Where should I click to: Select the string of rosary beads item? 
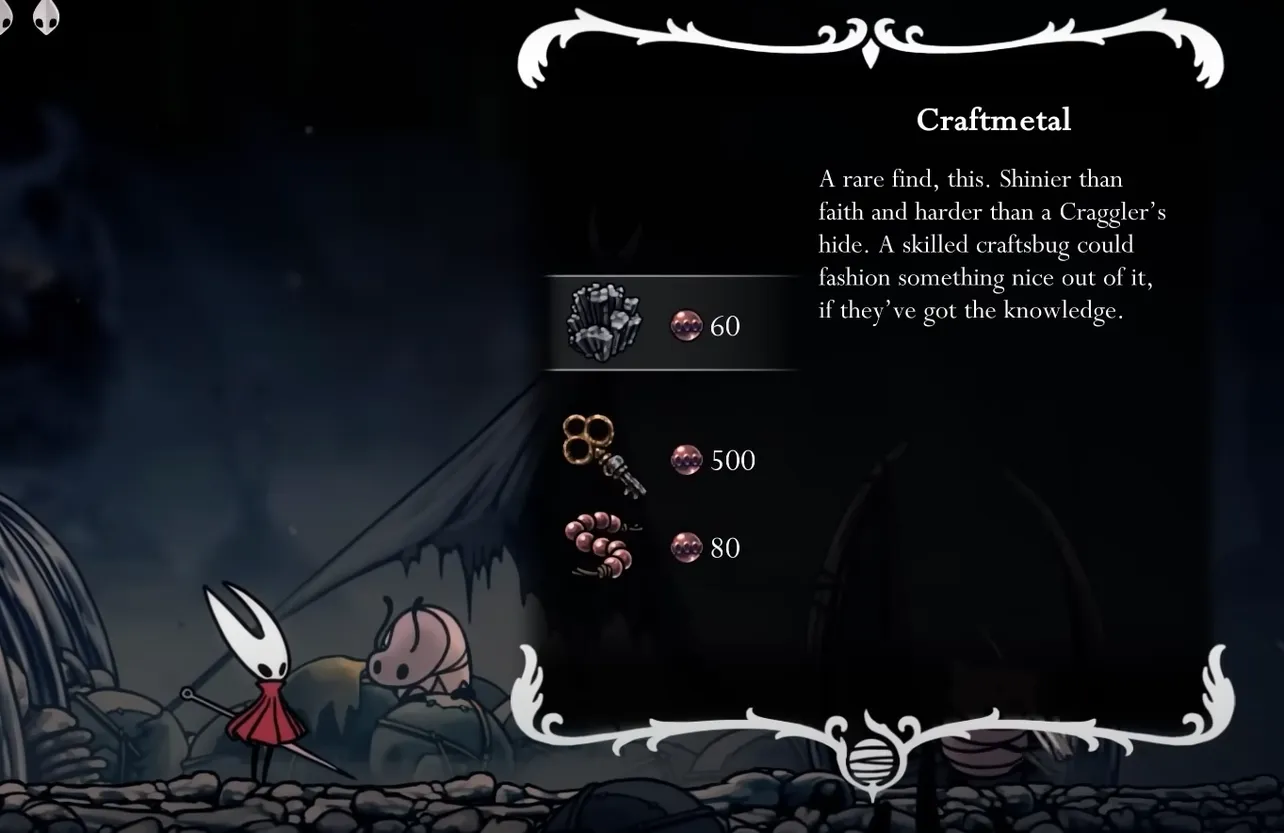click(x=600, y=547)
